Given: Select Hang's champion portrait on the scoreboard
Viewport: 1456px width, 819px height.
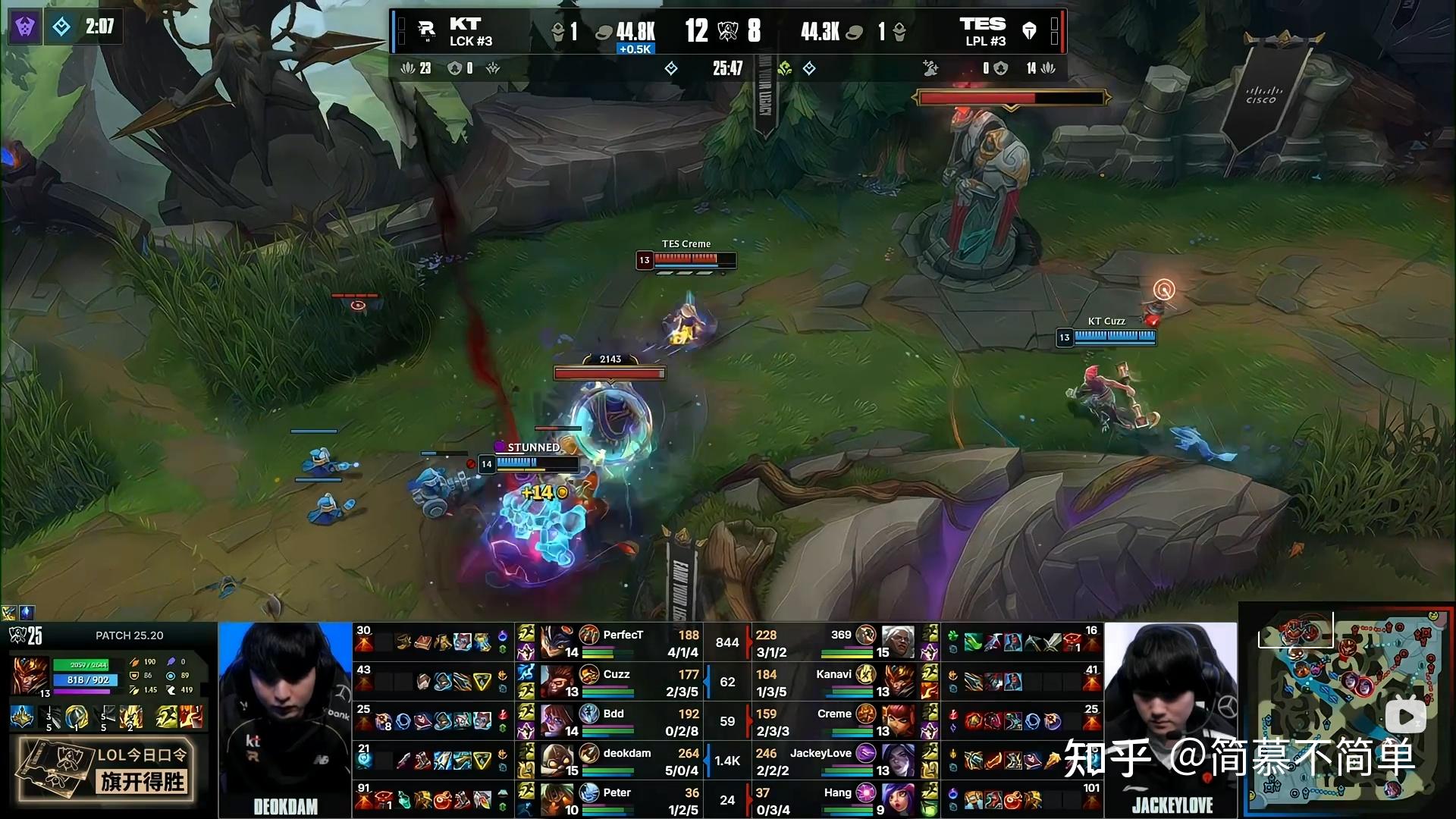Looking at the screenshot, I should (898, 799).
